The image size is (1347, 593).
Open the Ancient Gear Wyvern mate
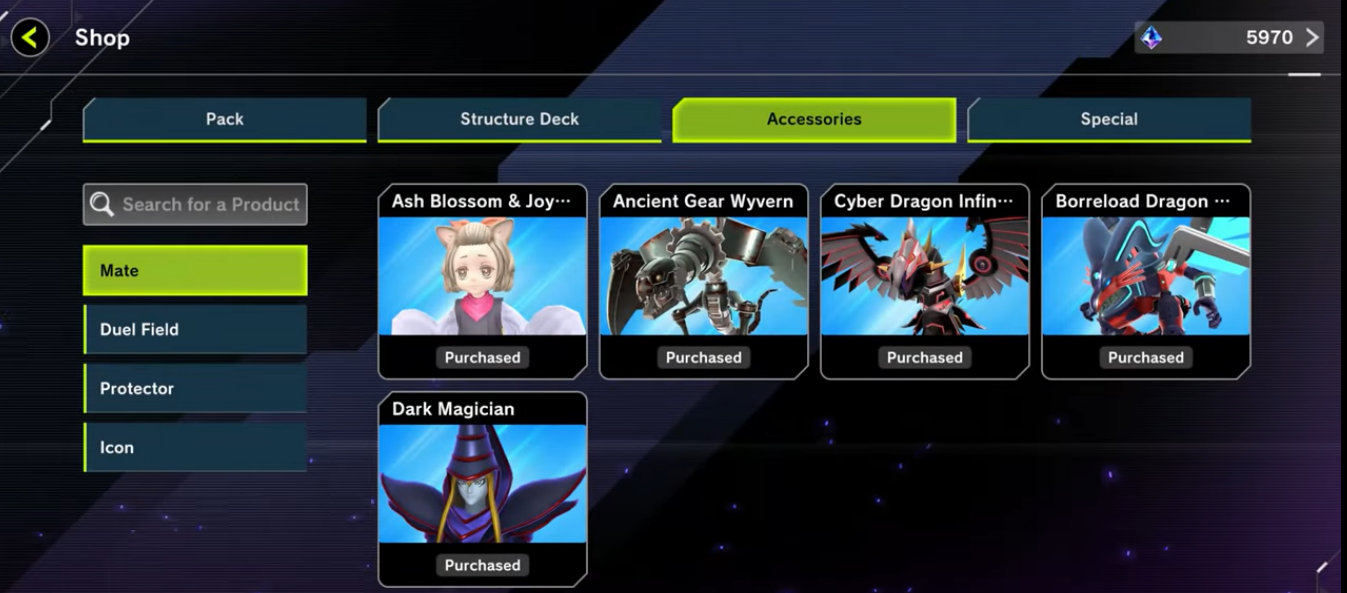point(703,281)
